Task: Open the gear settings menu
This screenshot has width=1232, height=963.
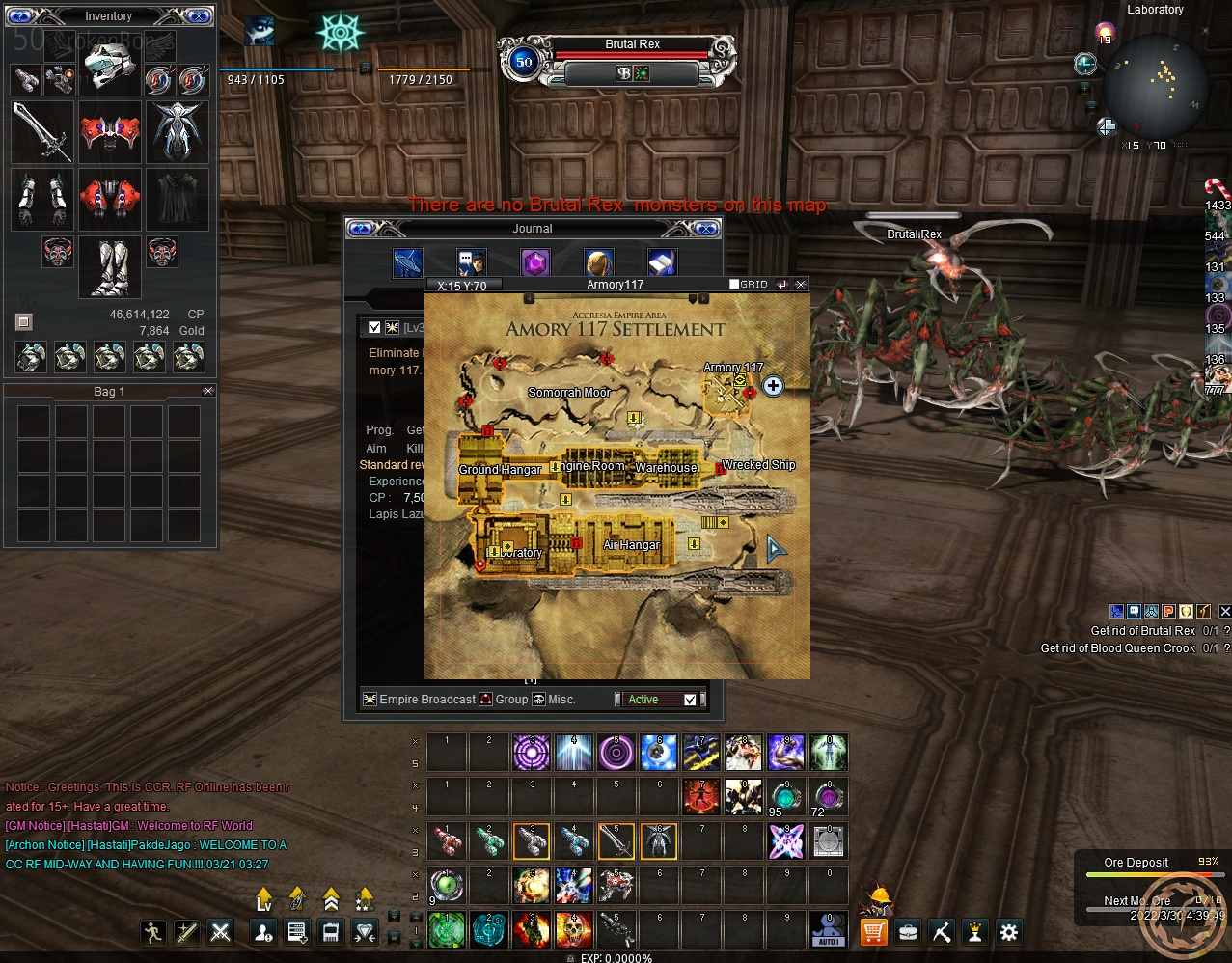Action: click(x=1009, y=932)
